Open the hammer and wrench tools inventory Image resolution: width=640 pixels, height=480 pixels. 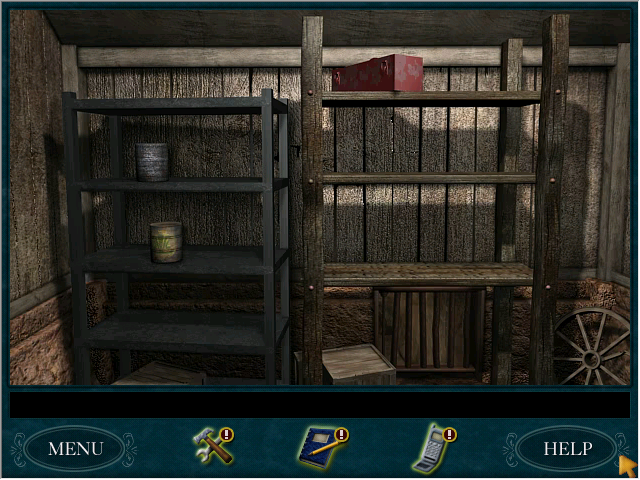(x=212, y=446)
